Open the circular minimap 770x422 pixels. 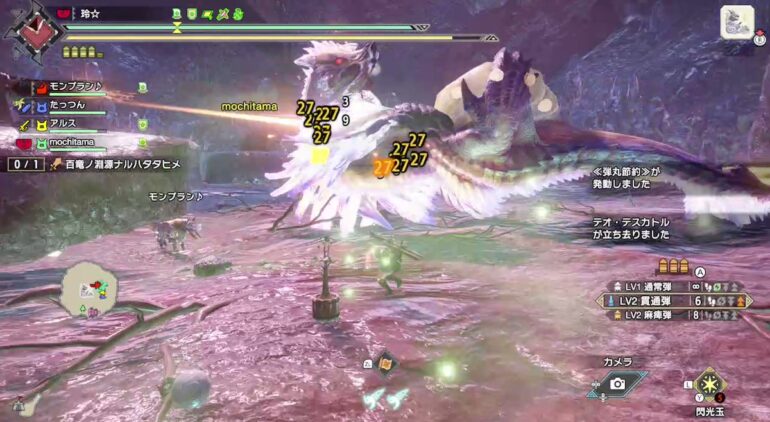tap(89, 291)
